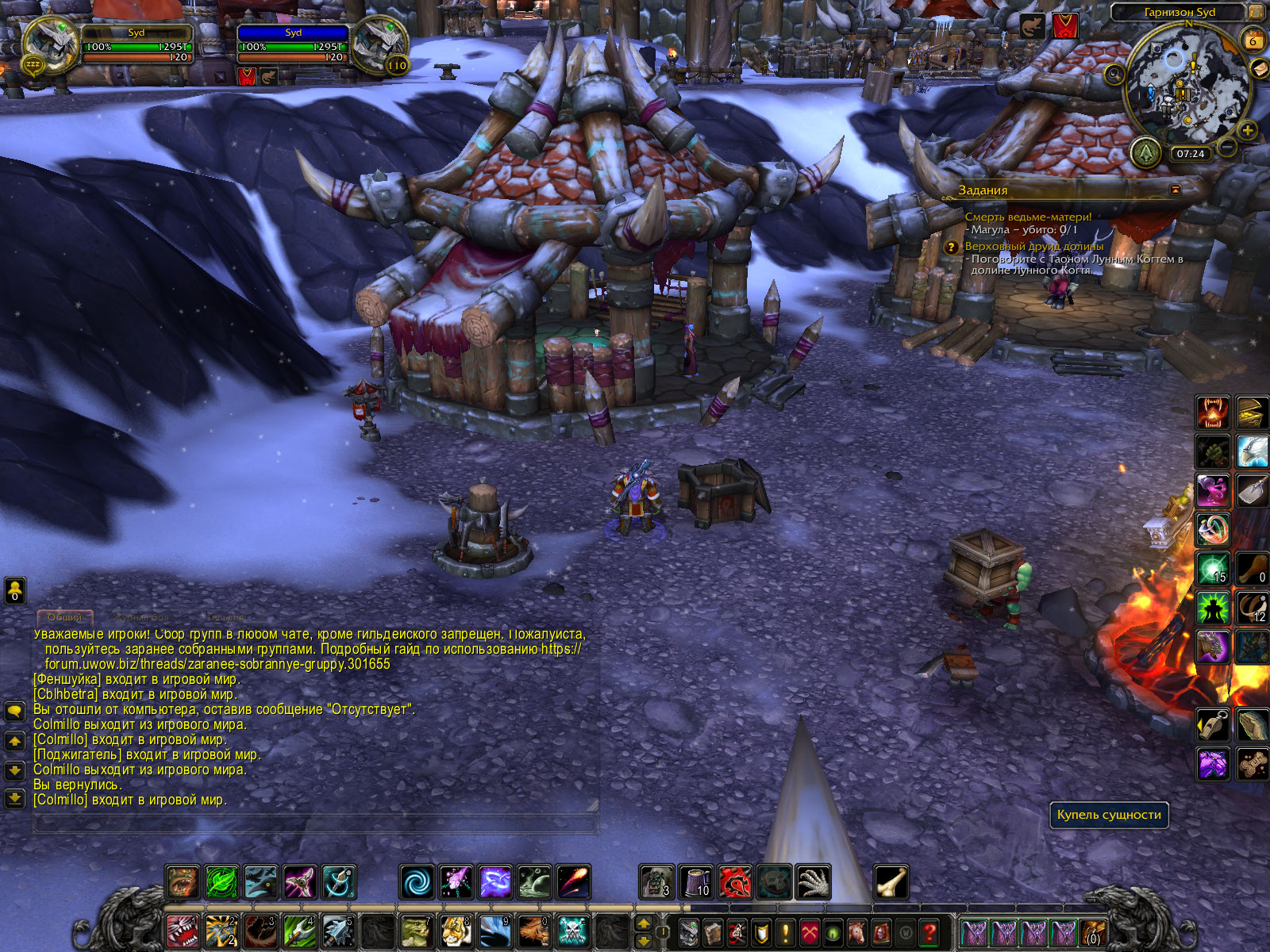Screen dimensions: 1270x952
Task: Switch to the Общий chat tab
Action: (65, 617)
